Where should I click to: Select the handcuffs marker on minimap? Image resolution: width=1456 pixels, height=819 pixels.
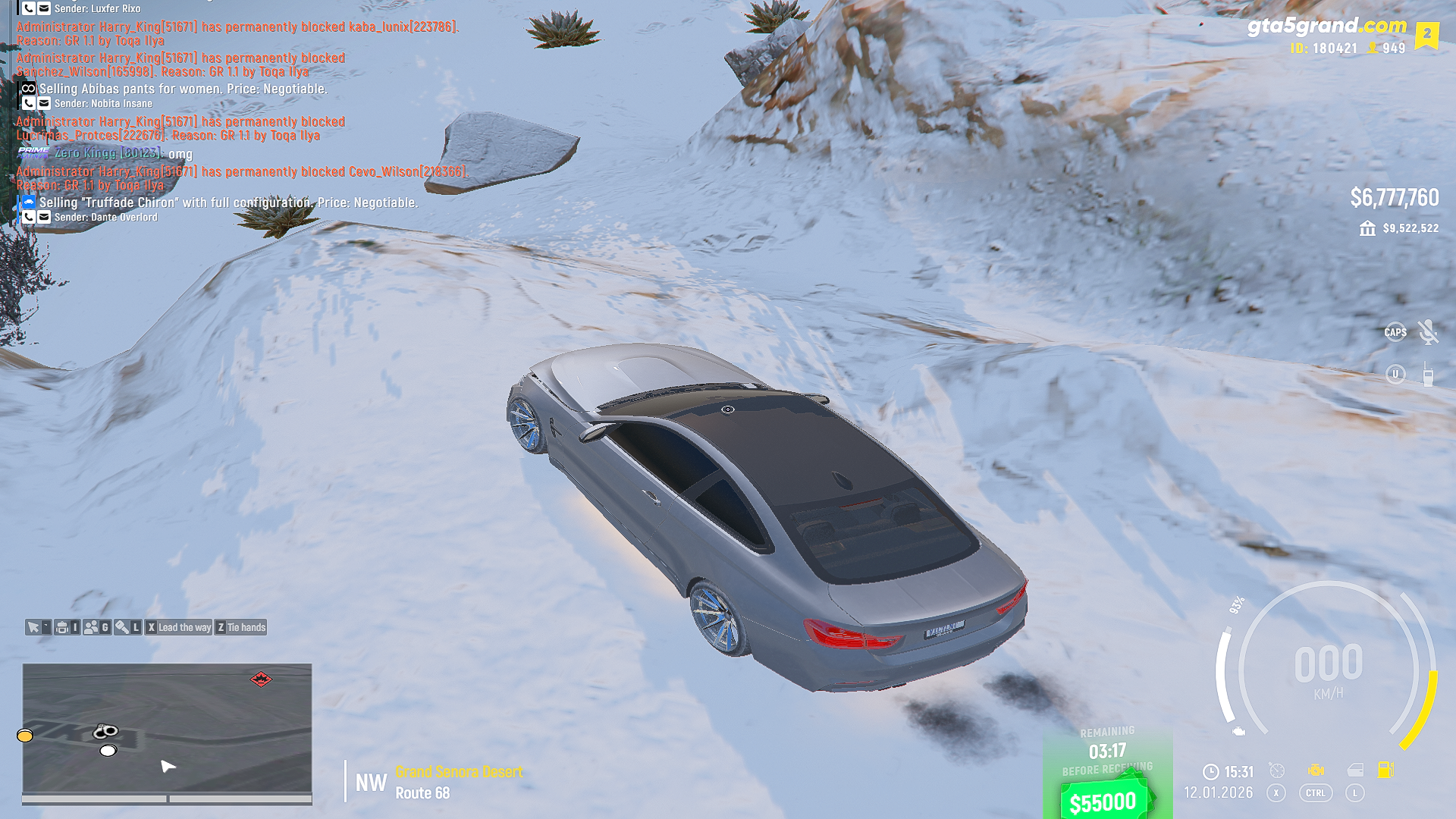105,731
